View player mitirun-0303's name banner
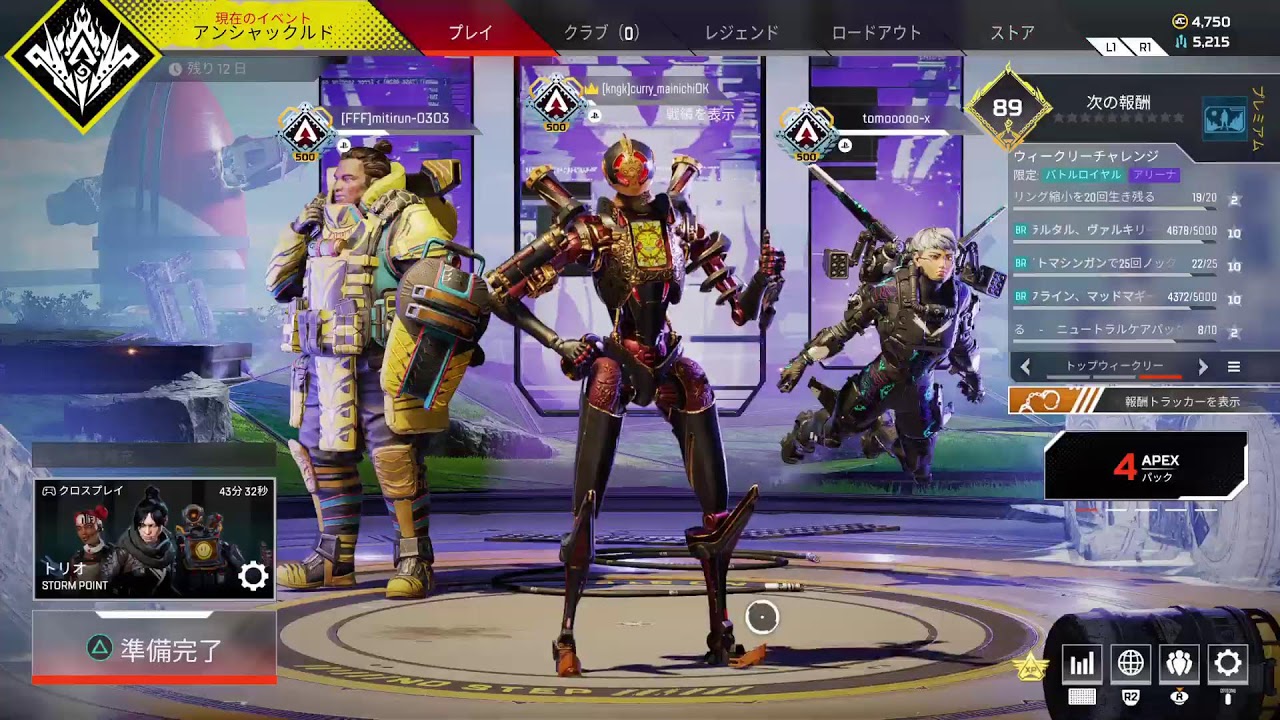 pyautogui.click(x=395, y=119)
